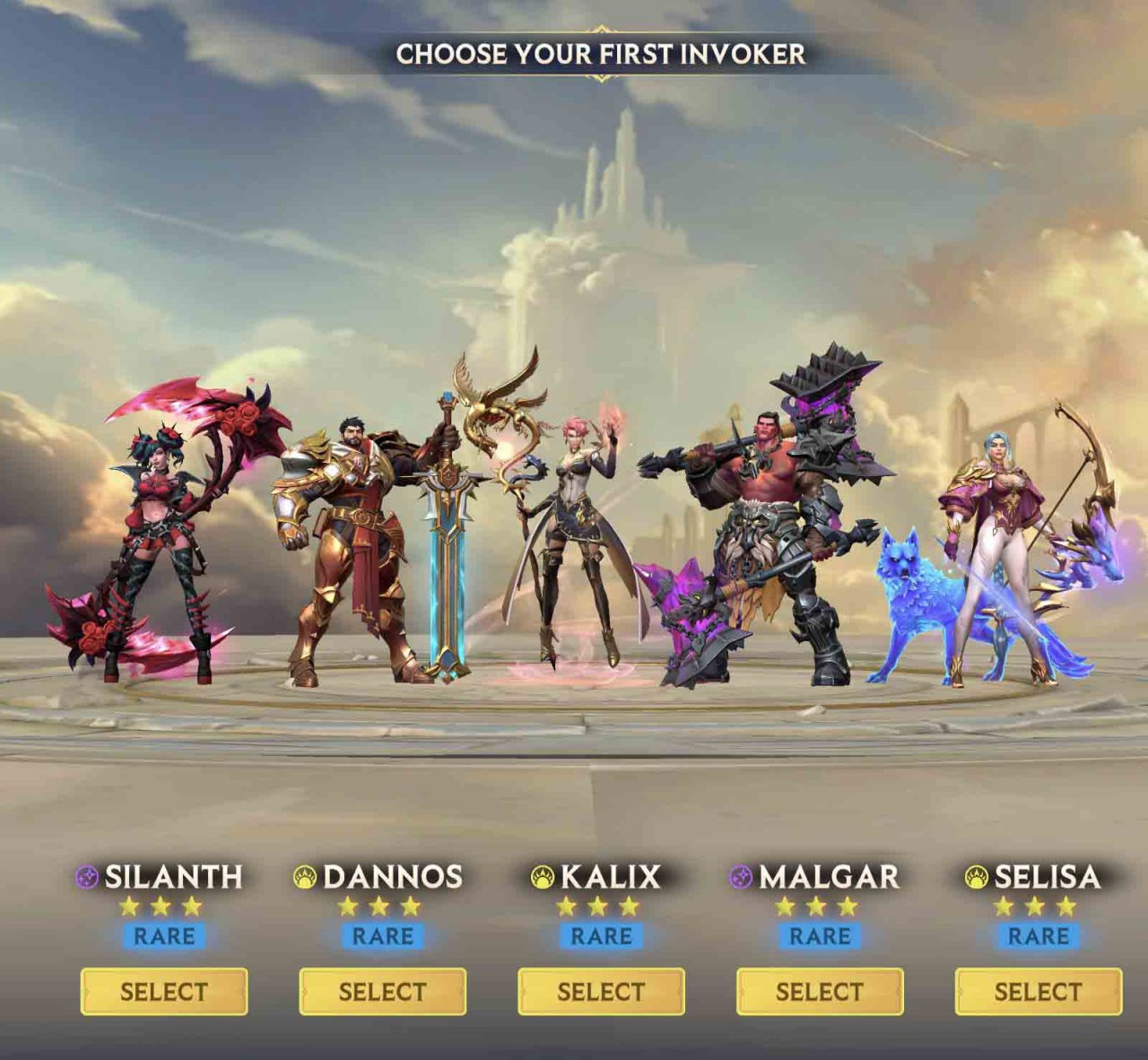Click Dannos holding the giant golden sword

pos(359,529)
